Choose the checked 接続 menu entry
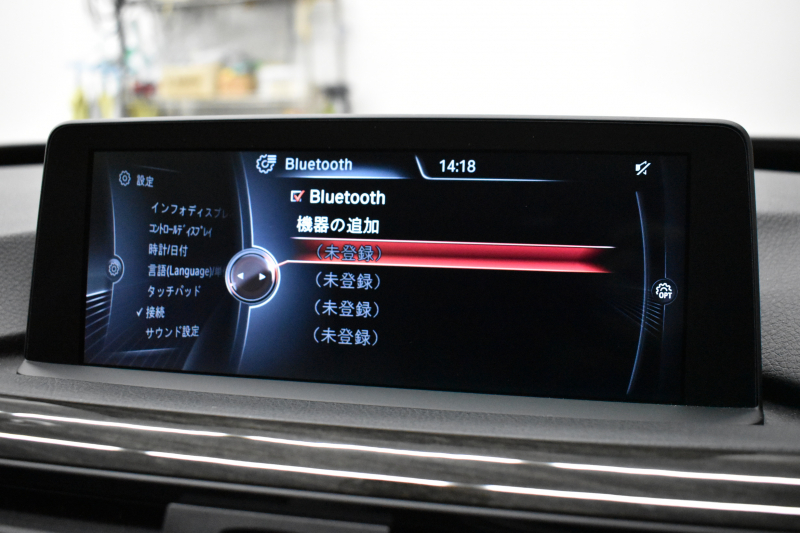This screenshot has width=800, height=533. pos(156,312)
